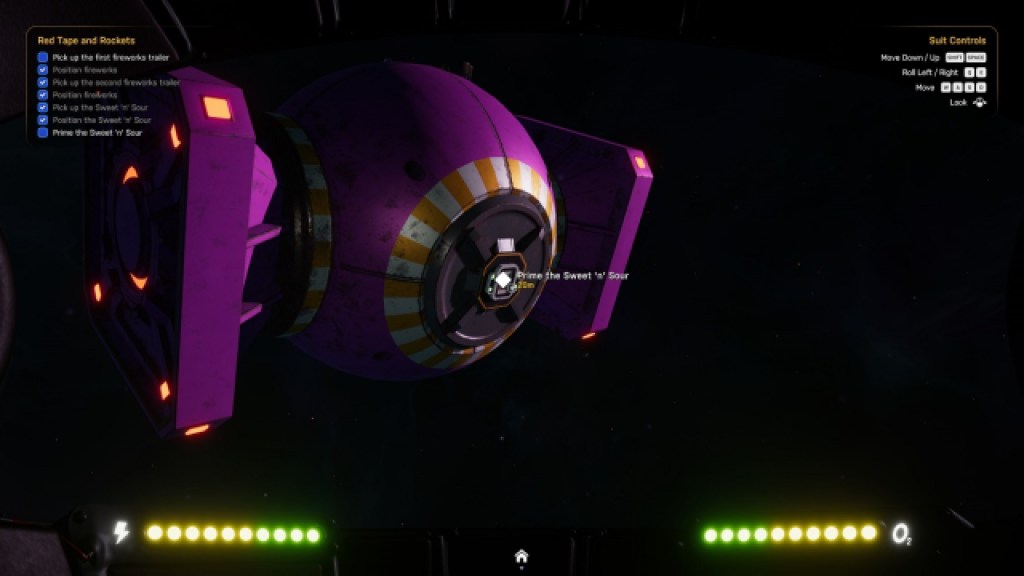Choose the Pick up the Sweet 'n' Sour objective
1024x576 pixels.
click(101, 108)
